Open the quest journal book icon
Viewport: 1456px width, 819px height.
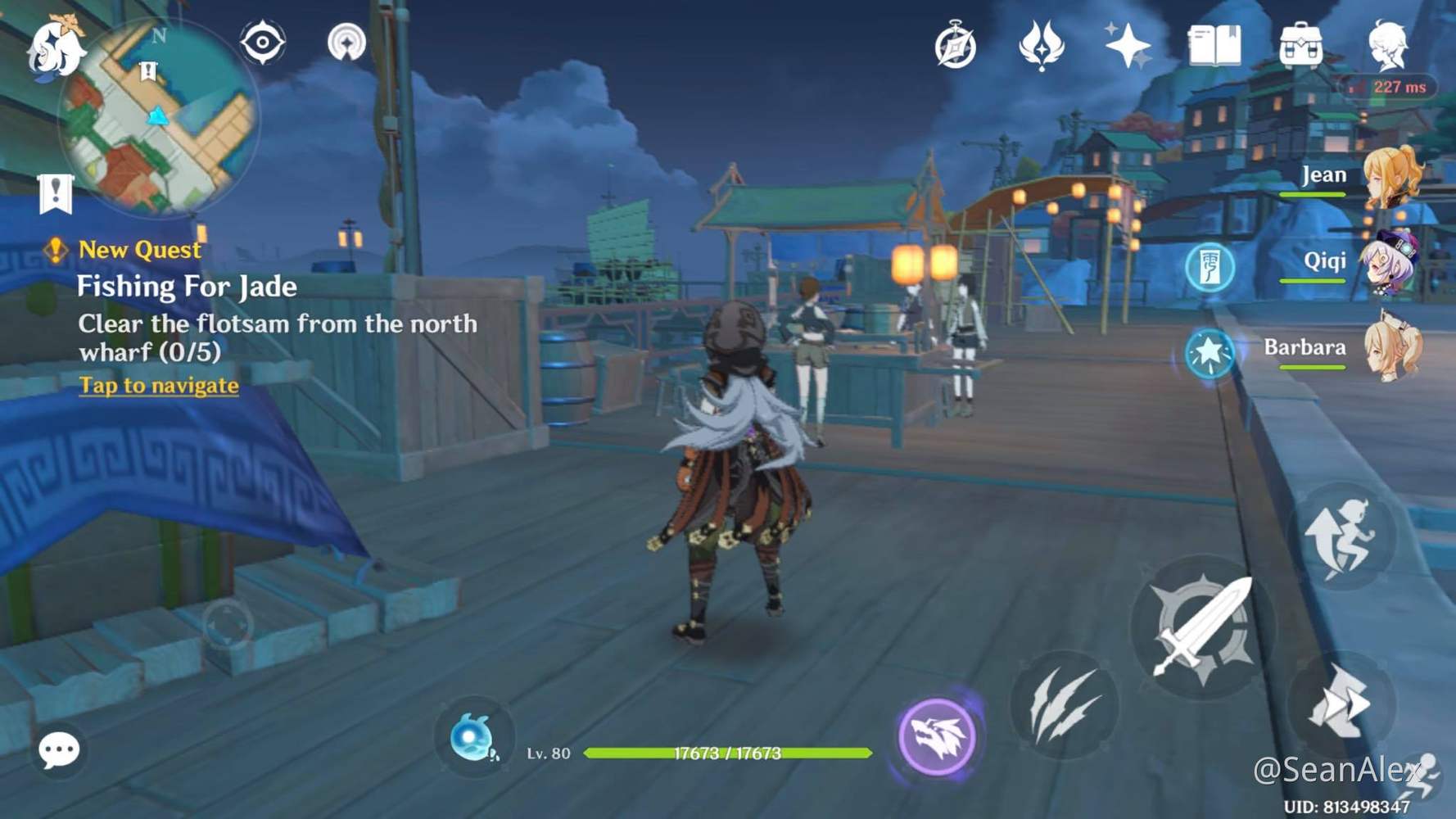[x=1214, y=48]
